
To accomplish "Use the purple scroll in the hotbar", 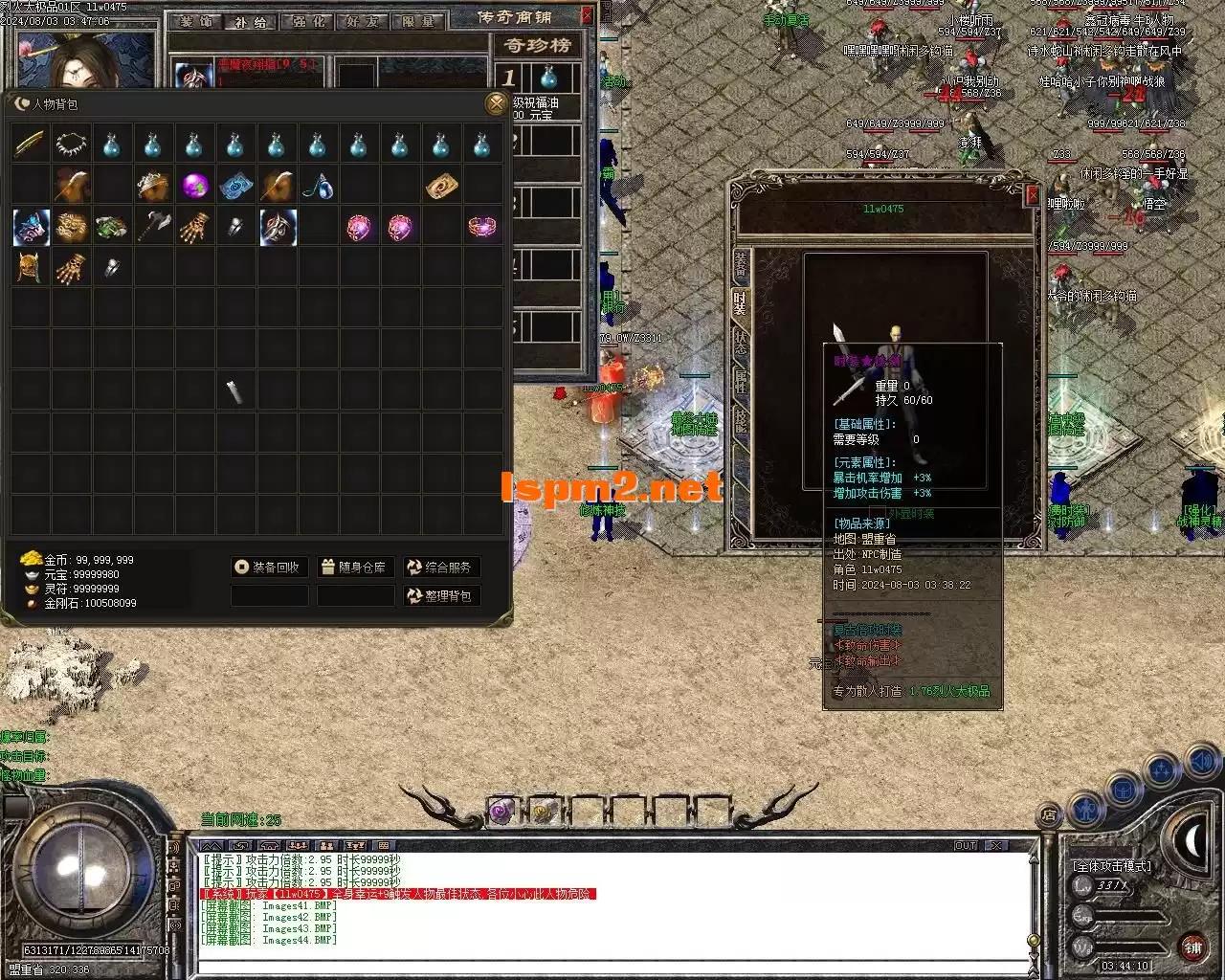I will tap(501, 812).
